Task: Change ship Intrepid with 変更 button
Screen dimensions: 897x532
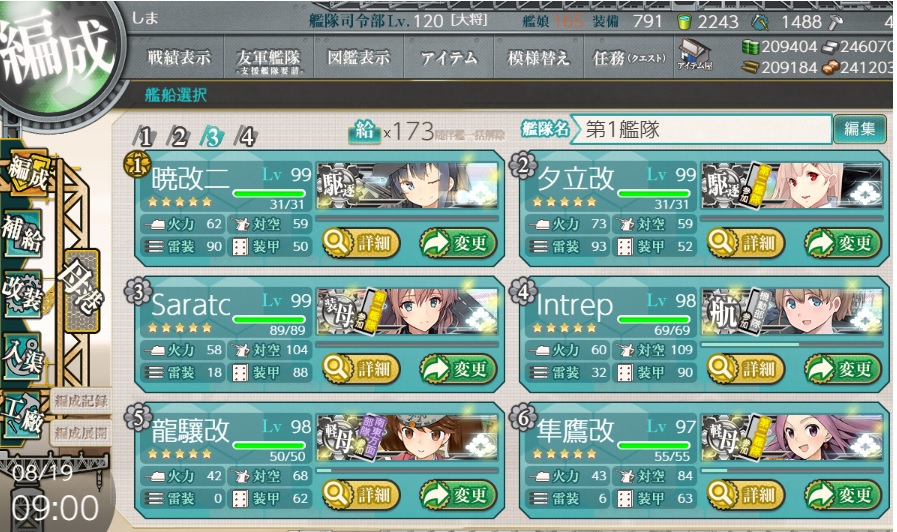Action: [845, 369]
